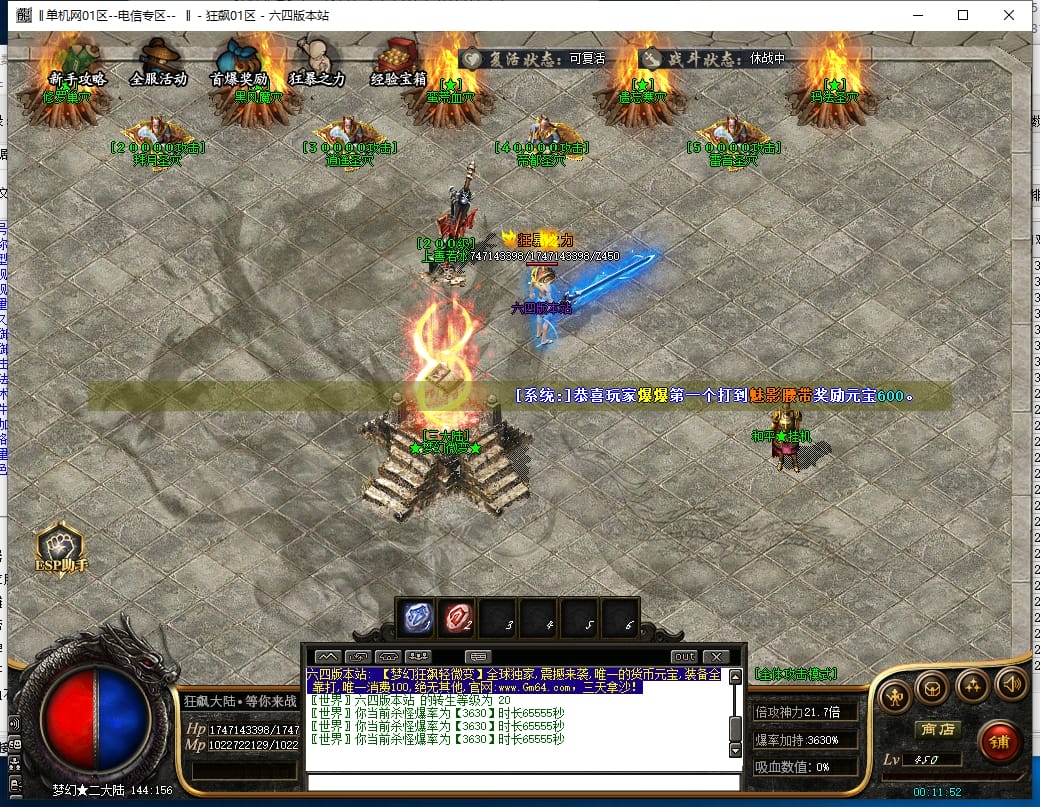Use the red gem in hotbar slot 2
This screenshot has height=807, width=1040.
tap(459, 618)
